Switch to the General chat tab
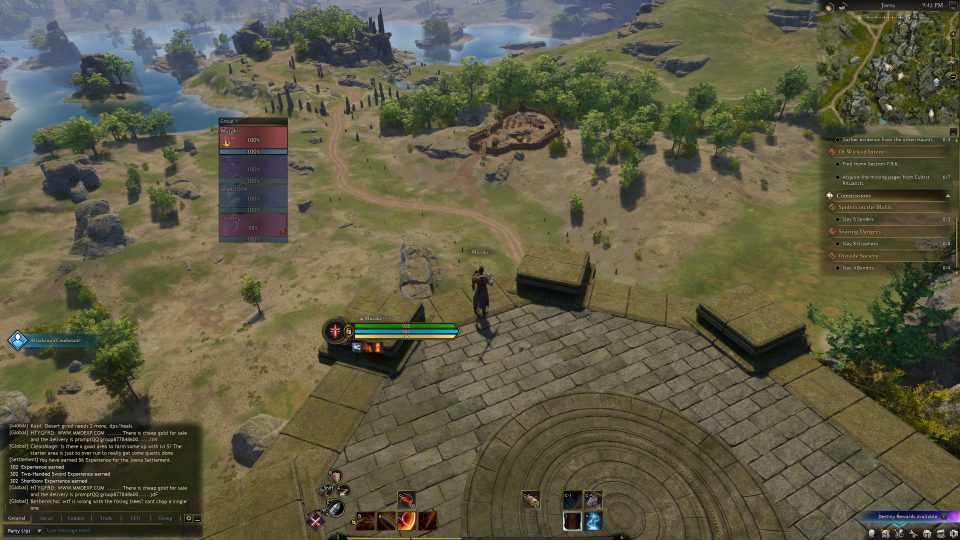This screenshot has height=540, width=960. tap(16, 518)
